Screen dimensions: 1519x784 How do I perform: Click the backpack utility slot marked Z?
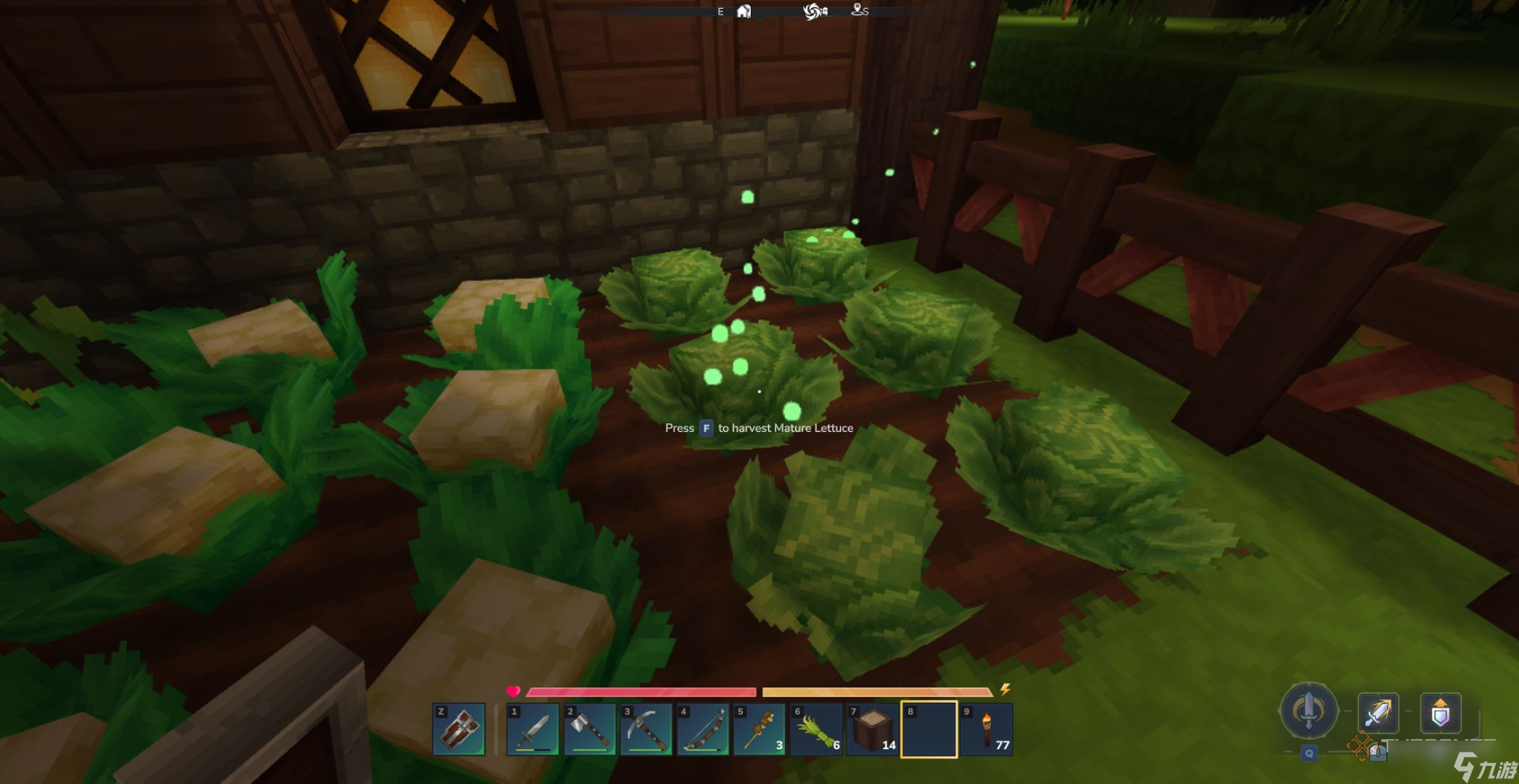tap(459, 729)
